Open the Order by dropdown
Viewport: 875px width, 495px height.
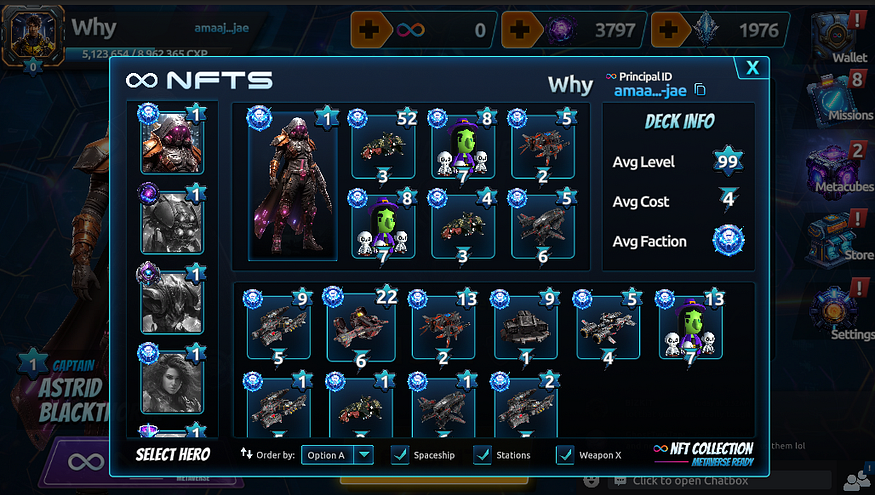pos(364,455)
